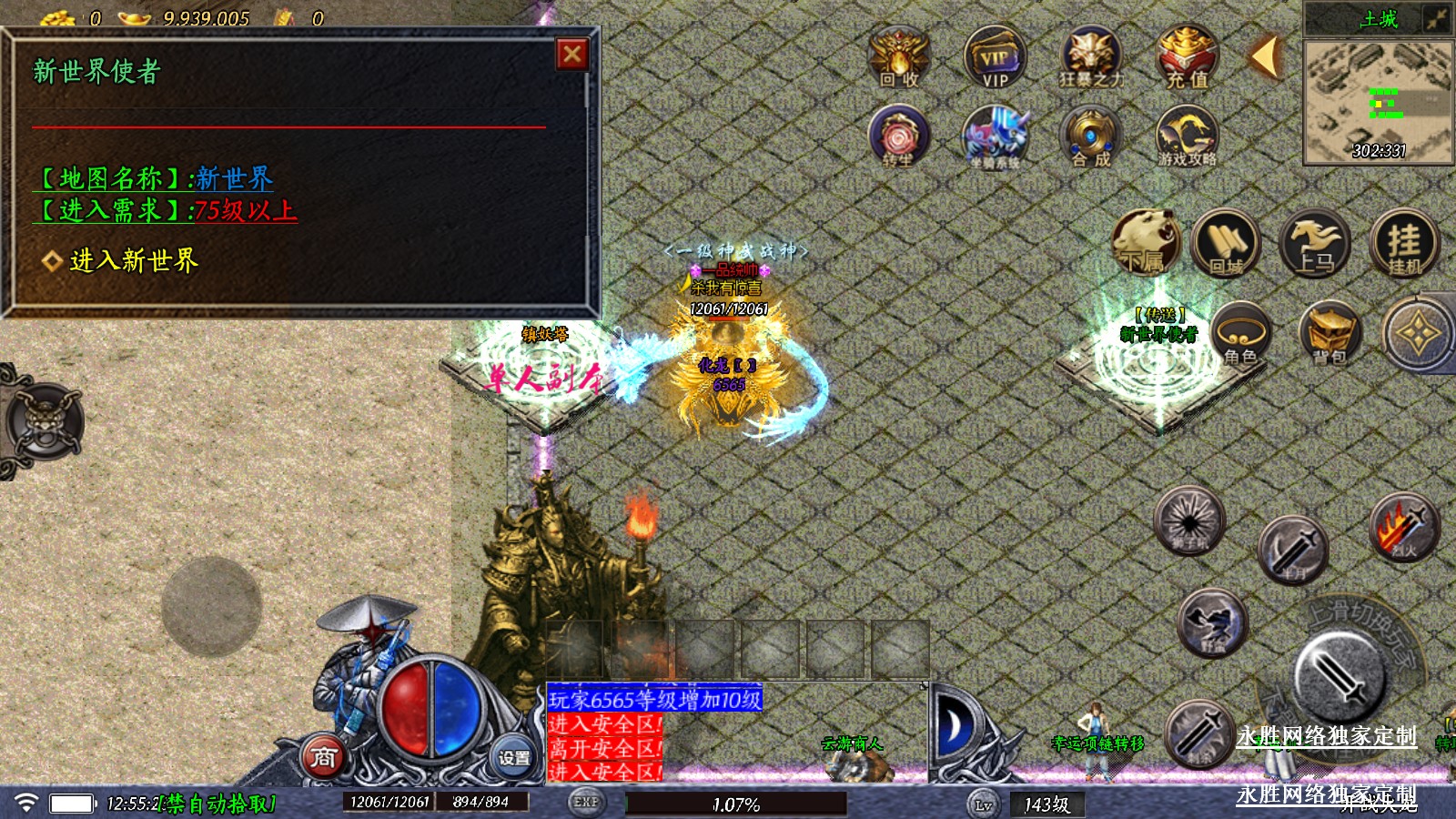The image size is (1456, 819).
Task: Open the 角色 character sheet
Action: point(1241,334)
